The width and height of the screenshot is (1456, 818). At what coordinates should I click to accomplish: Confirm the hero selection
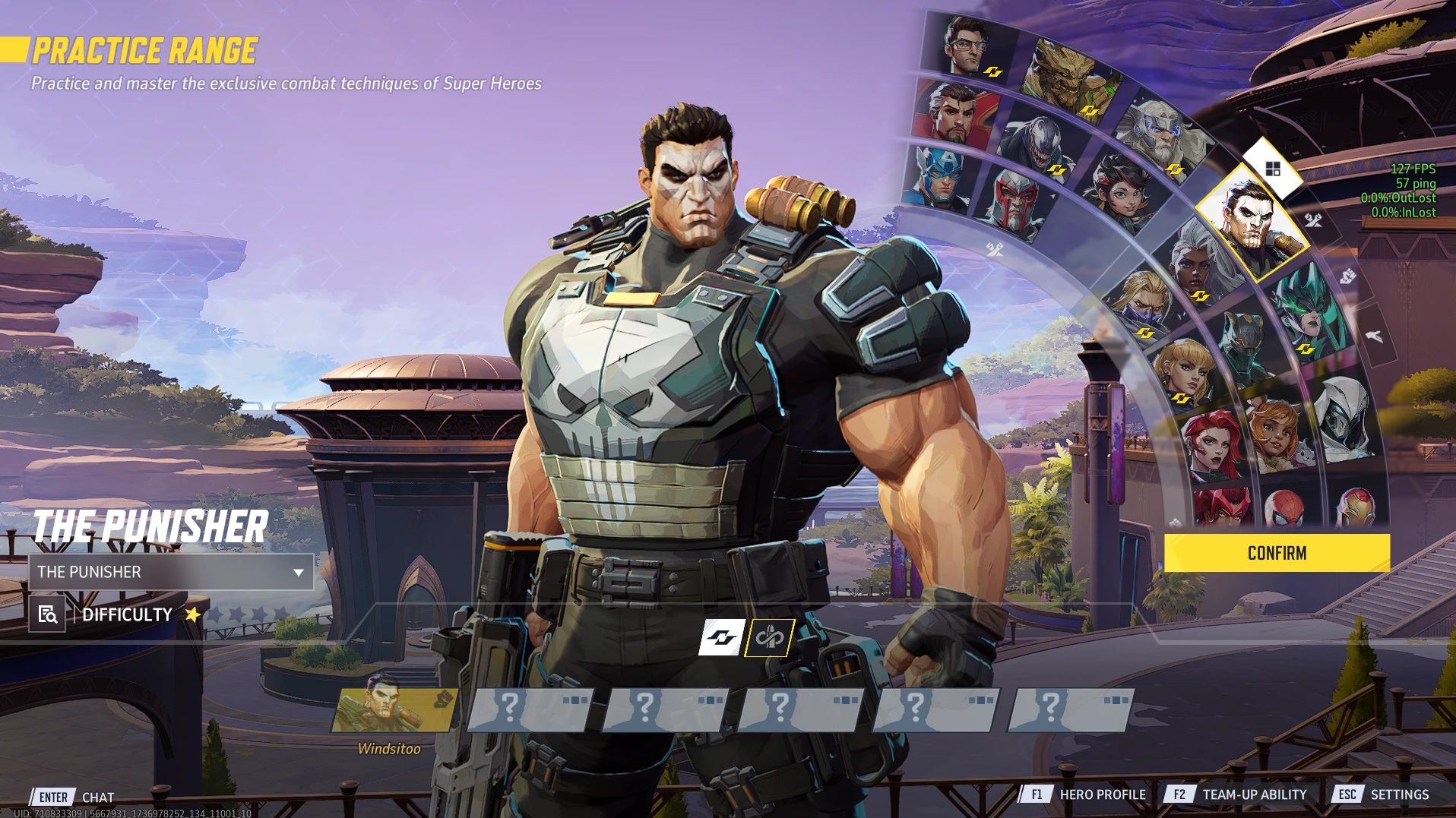tap(1277, 553)
